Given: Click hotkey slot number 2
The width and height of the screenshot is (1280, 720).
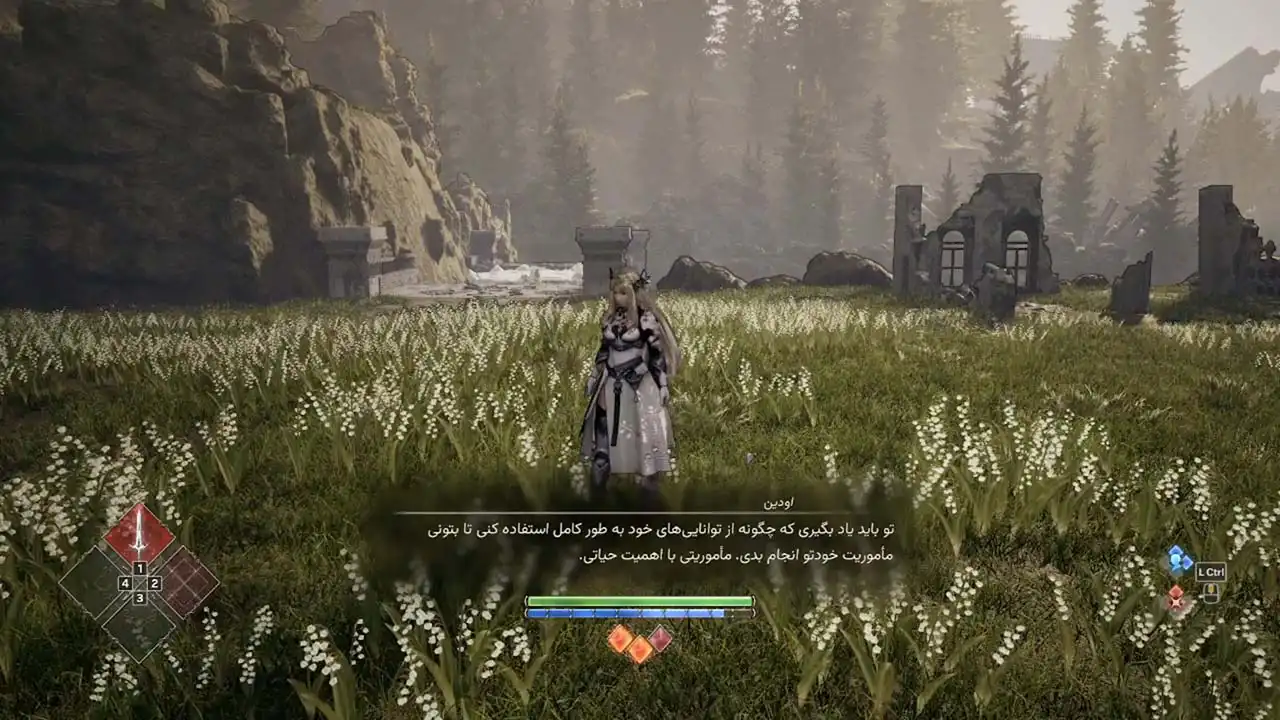Looking at the screenshot, I should [x=154, y=583].
